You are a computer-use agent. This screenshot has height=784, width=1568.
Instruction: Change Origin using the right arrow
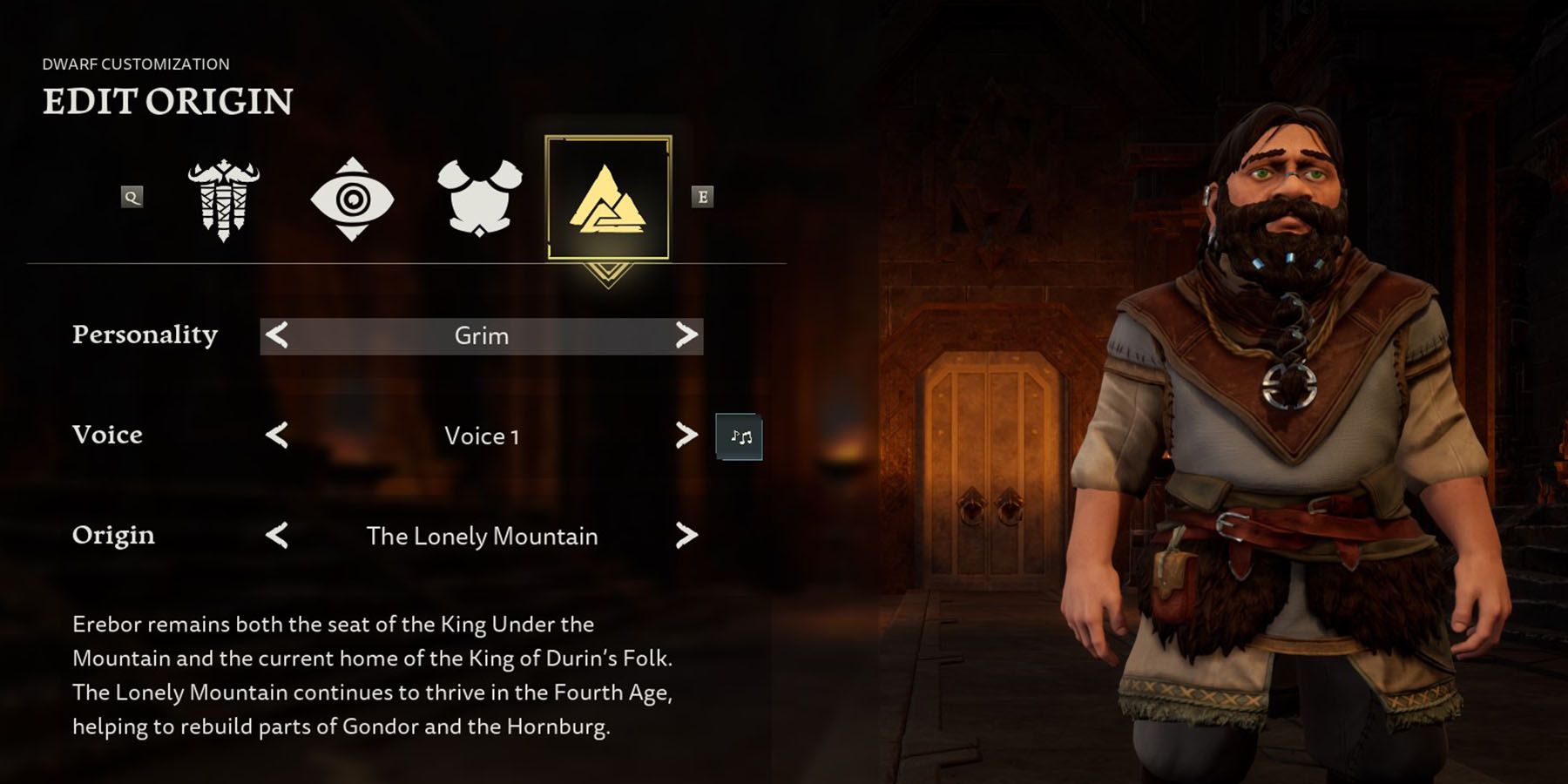686,537
